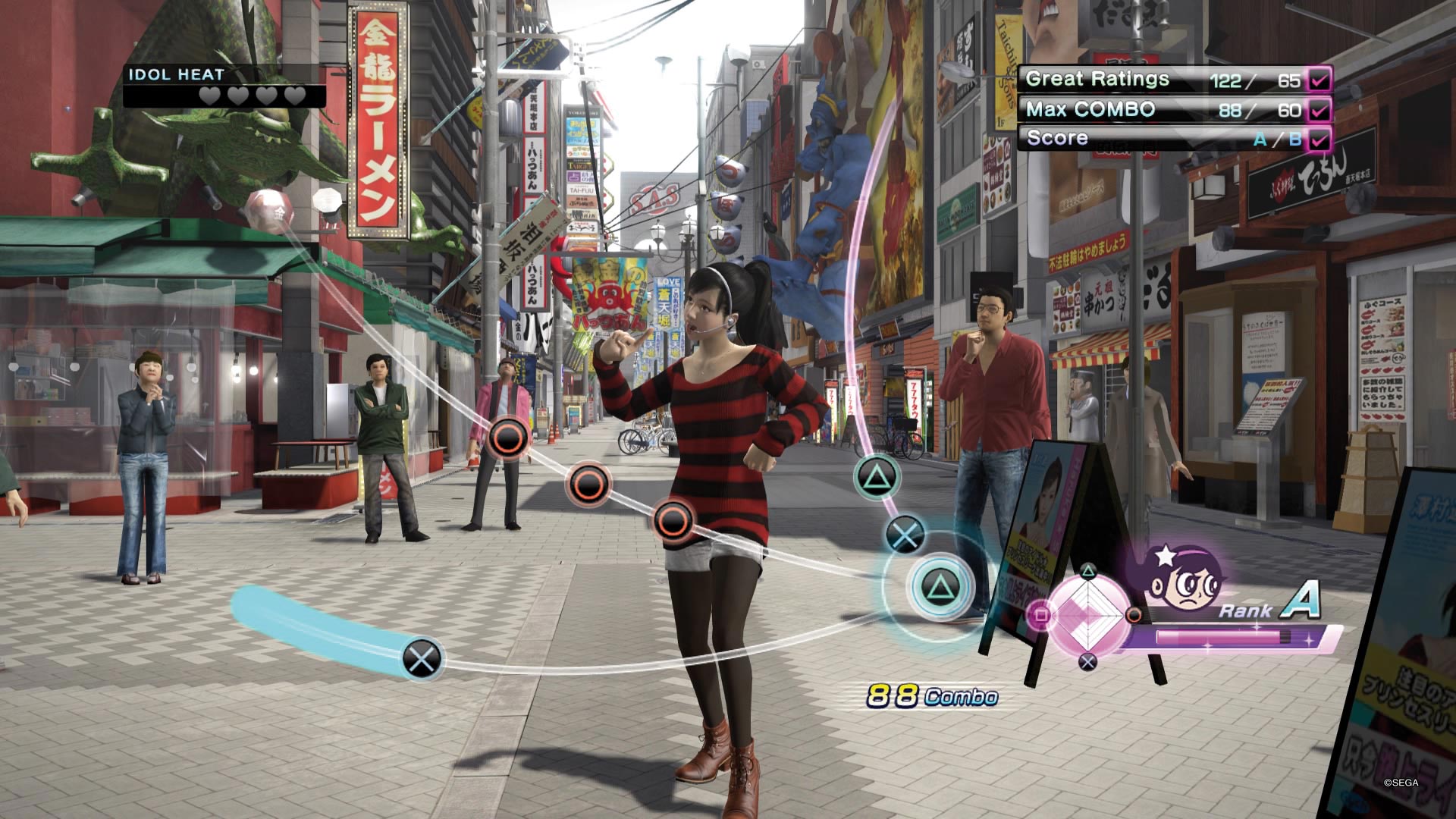Toggle the Max COMBO pink checkmark

(x=1320, y=110)
